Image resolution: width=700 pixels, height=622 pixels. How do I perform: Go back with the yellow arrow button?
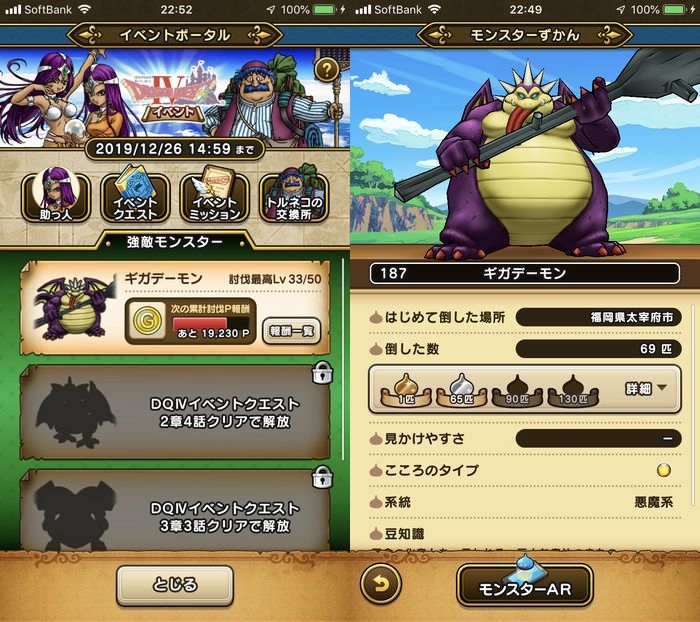pos(380,585)
